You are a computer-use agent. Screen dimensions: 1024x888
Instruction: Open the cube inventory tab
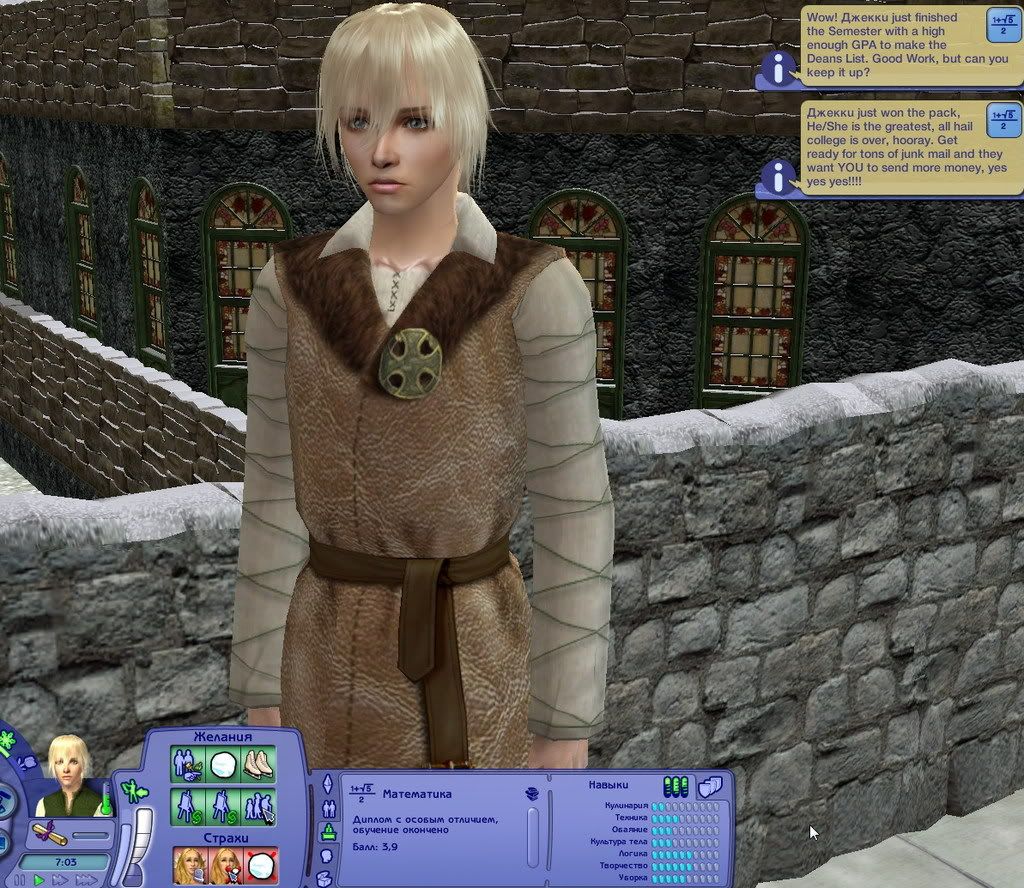point(325,879)
